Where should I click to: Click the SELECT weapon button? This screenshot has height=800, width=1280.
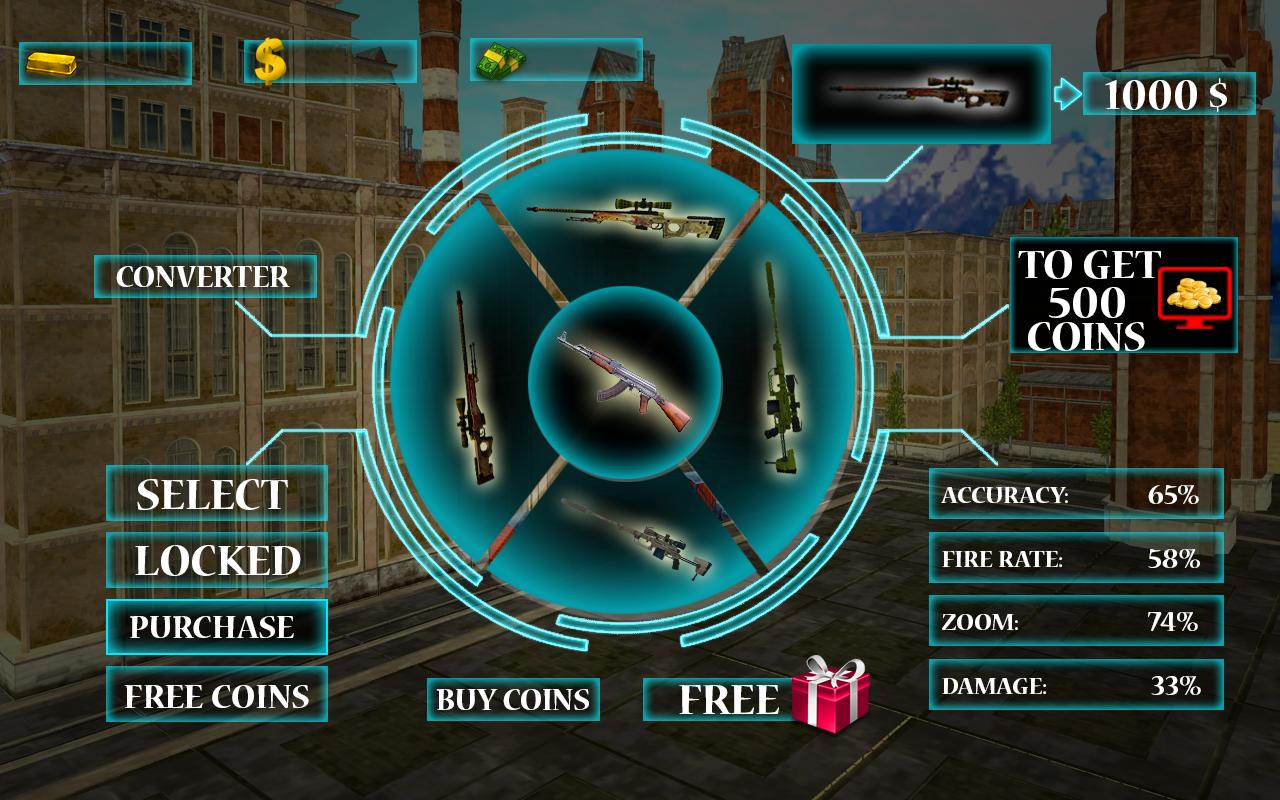click(x=216, y=494)
